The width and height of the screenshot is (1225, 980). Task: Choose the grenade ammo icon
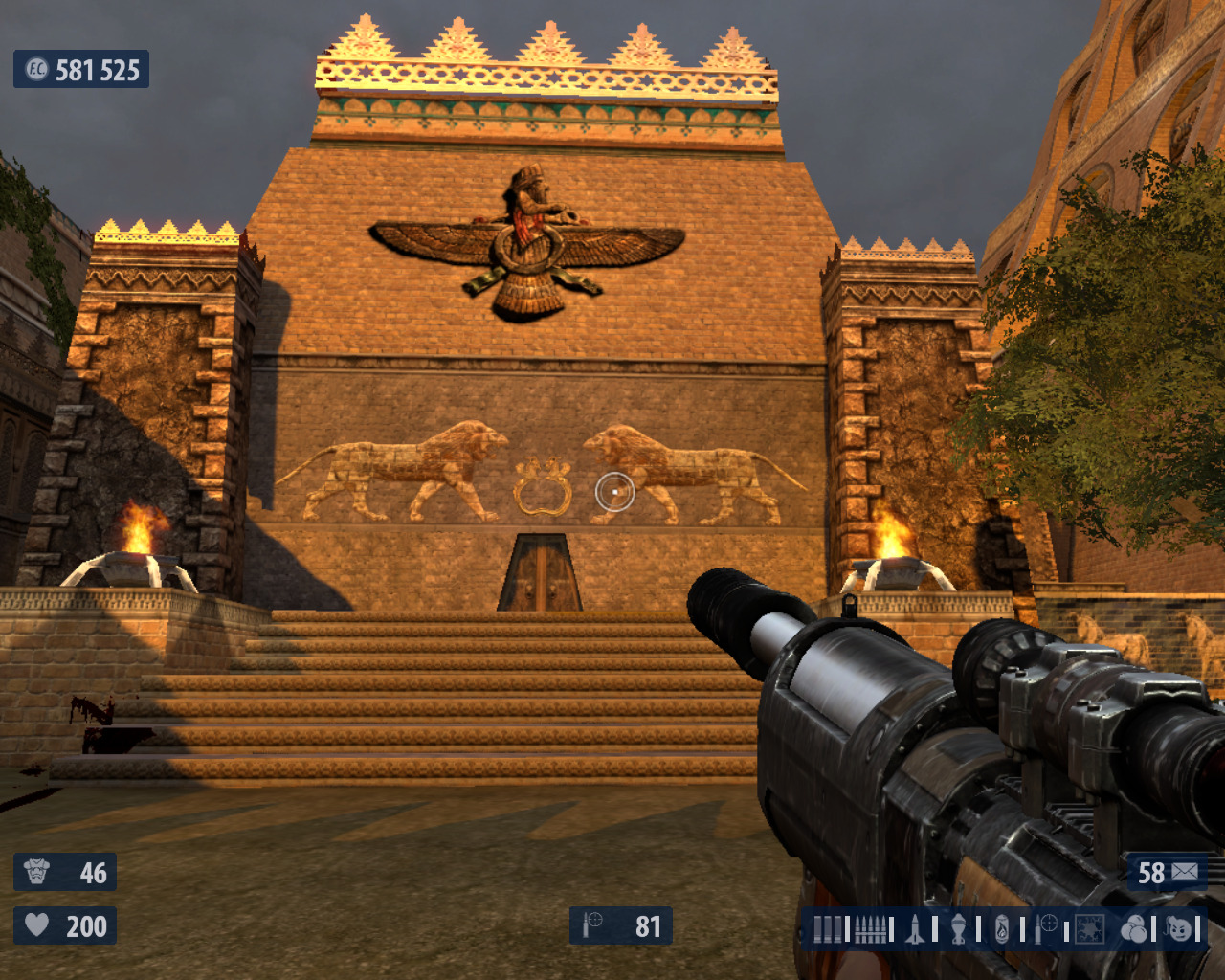pos(958,929)
